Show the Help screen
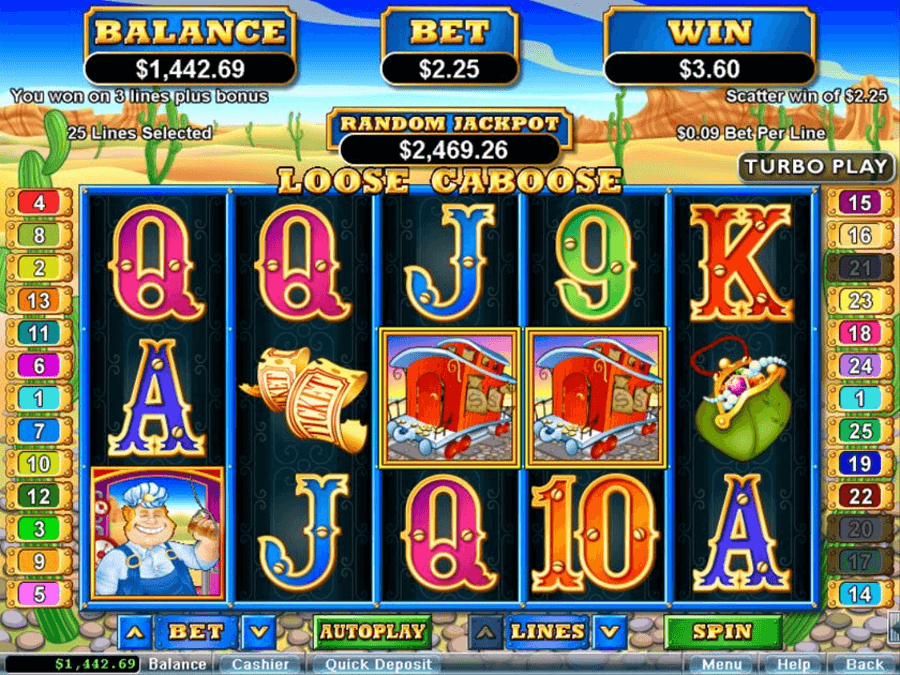The width and height of the screenshot is (900, 675). tap(793, 664)
